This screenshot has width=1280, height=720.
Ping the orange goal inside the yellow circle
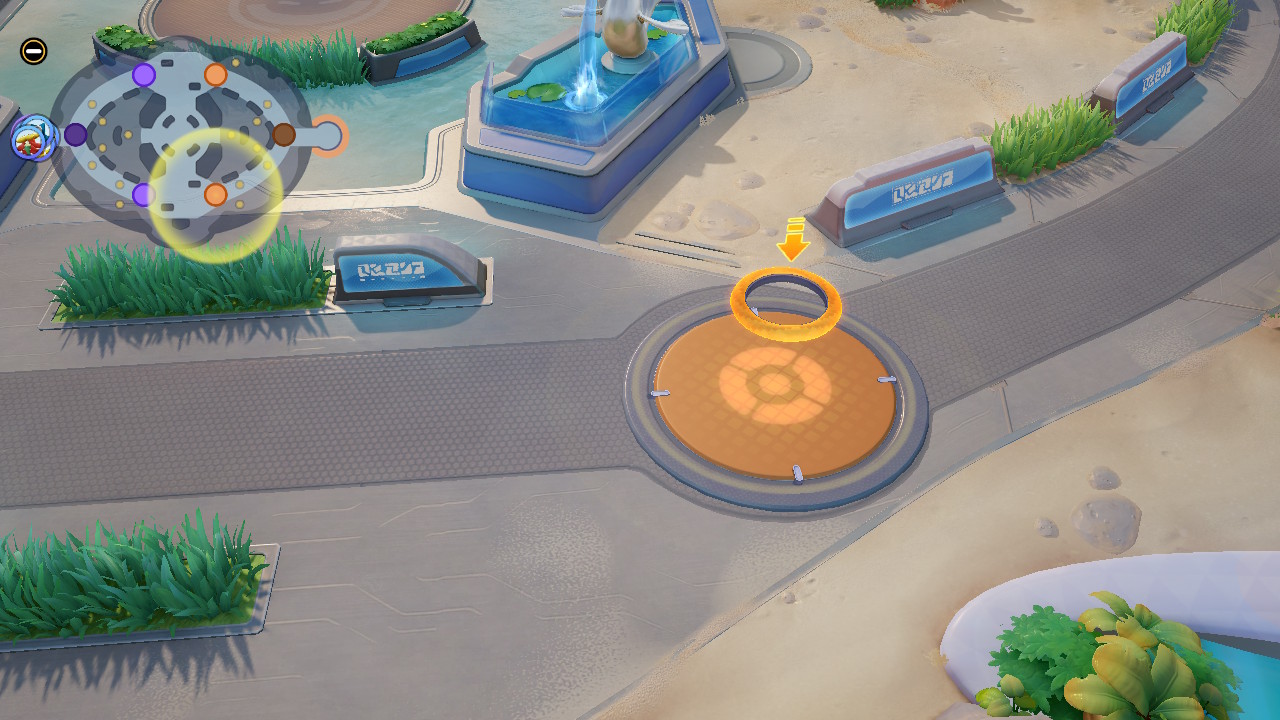[215, 195]
